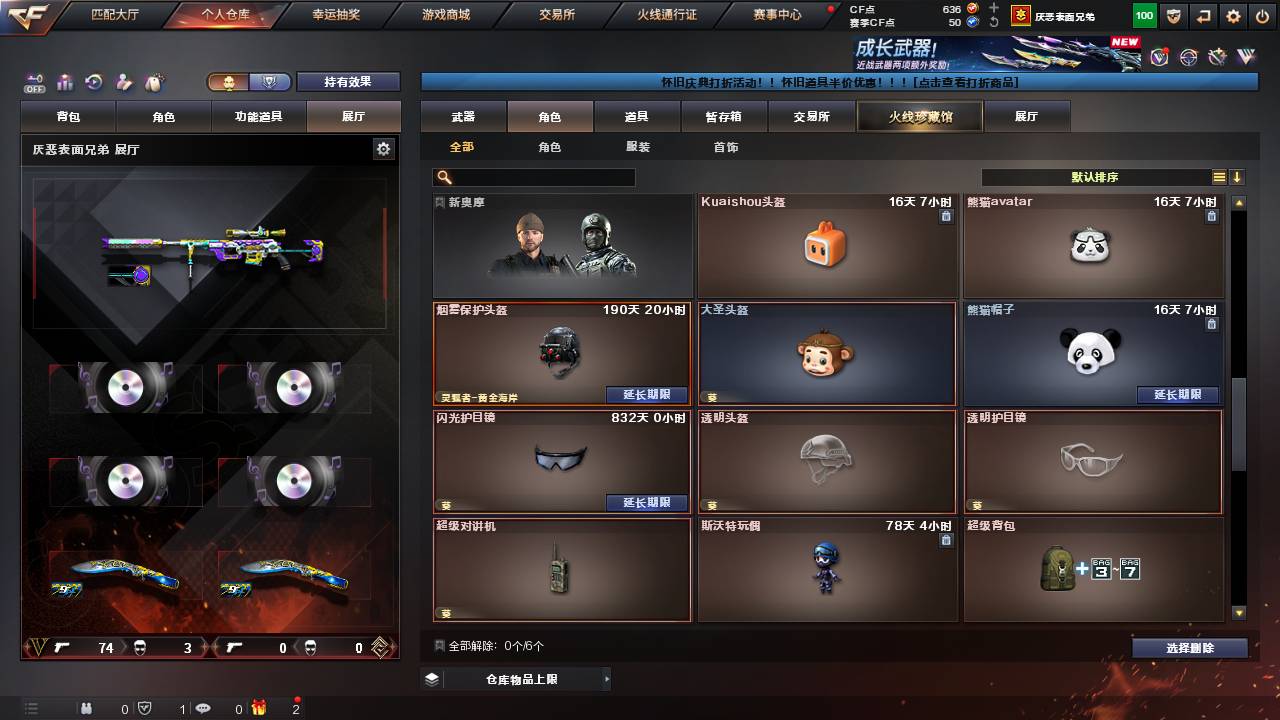Click the delete icon on Kuaishou头盔 item

click(x=944, y=214)
